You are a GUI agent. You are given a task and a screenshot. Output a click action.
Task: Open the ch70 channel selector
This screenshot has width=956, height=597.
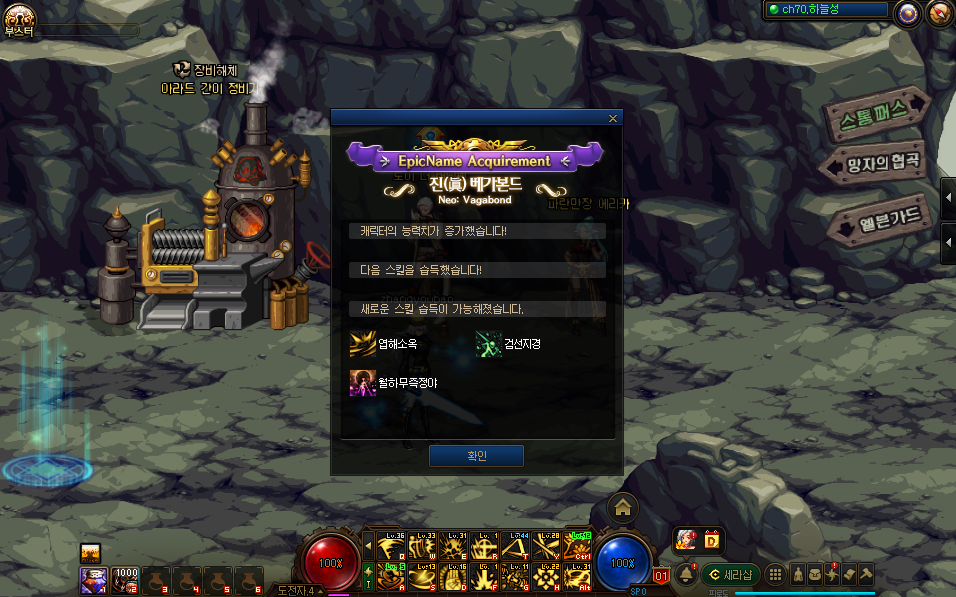(825, 10)
